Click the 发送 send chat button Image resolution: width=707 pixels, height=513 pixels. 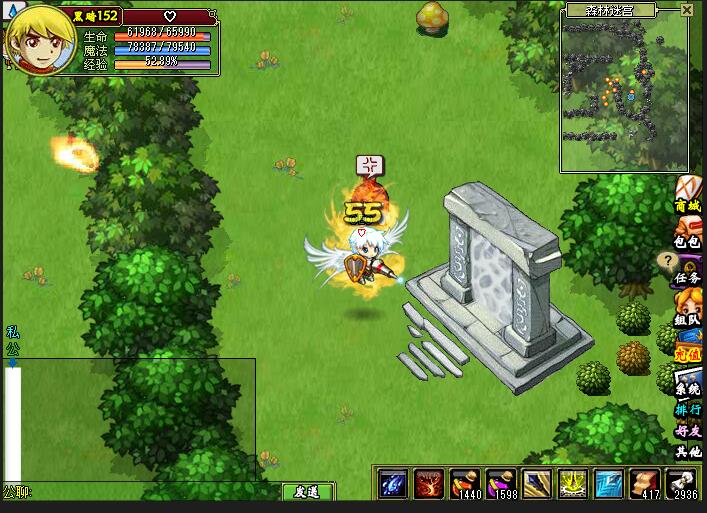(x=306, y=492)
